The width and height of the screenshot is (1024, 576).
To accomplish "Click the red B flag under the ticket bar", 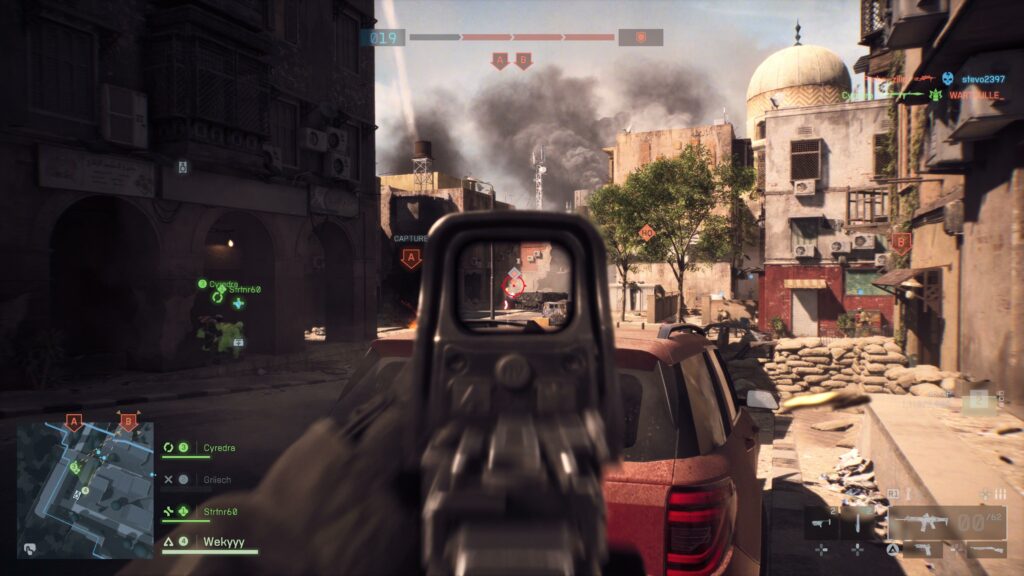I will pyautogui.click(x=523, y=62).
